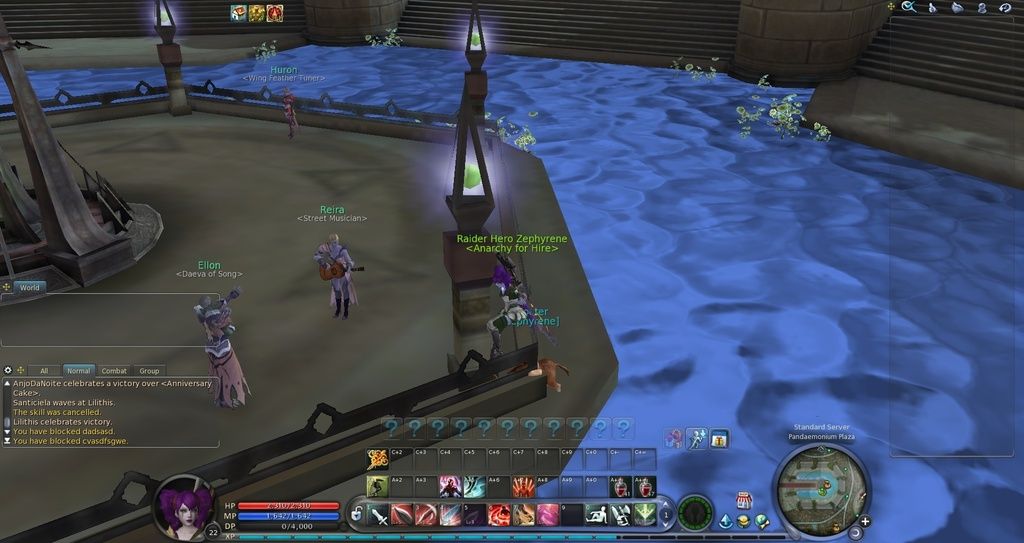The height and width of the screenshot is (543, 1024).
Task: Zoom in with minimap plus button
Action: [864, 521]
